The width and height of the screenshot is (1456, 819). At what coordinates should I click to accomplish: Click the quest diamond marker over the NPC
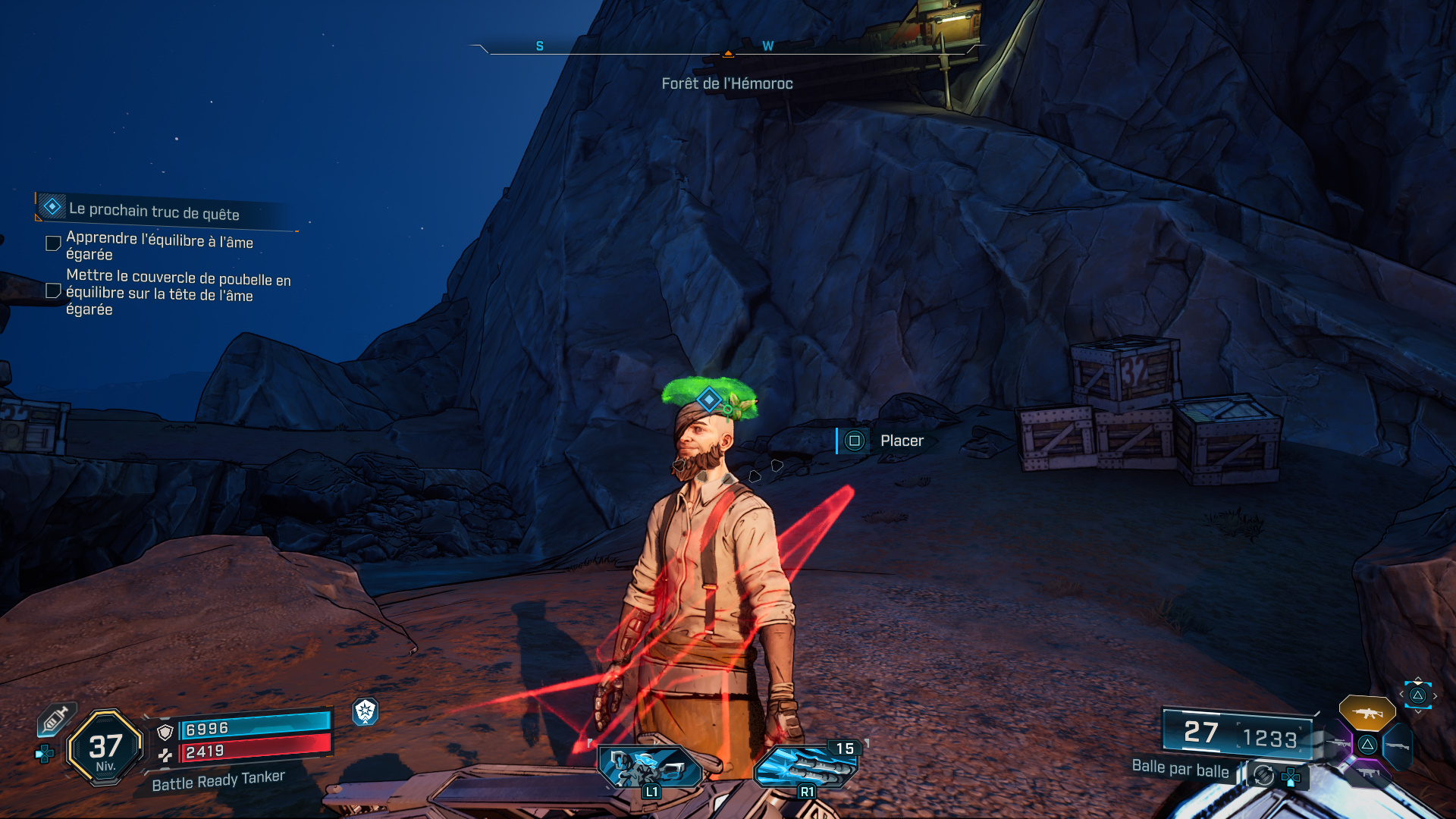pyautogui.click(x=709, y=399)
